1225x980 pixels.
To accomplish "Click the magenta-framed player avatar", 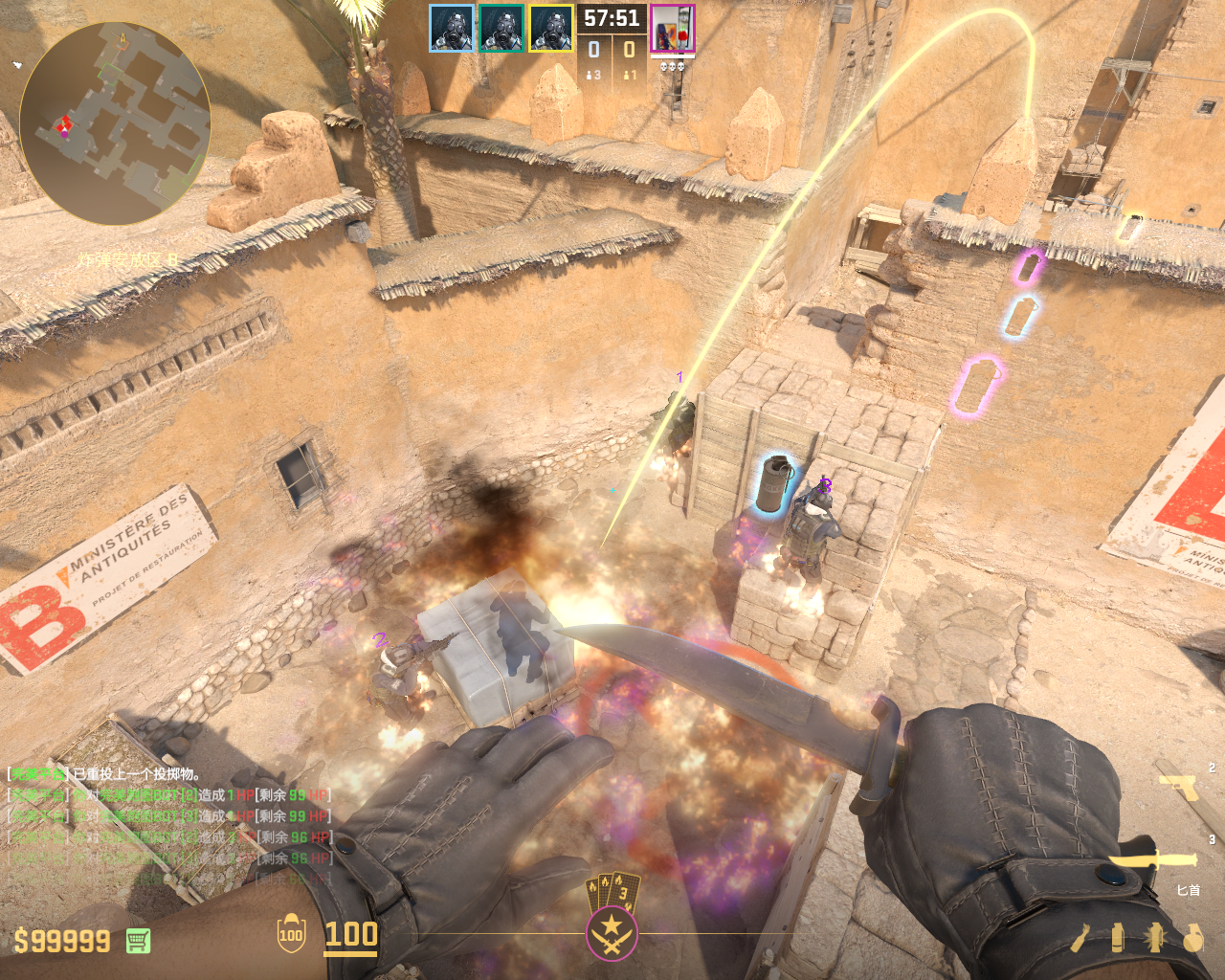I will tap(672, 29).
